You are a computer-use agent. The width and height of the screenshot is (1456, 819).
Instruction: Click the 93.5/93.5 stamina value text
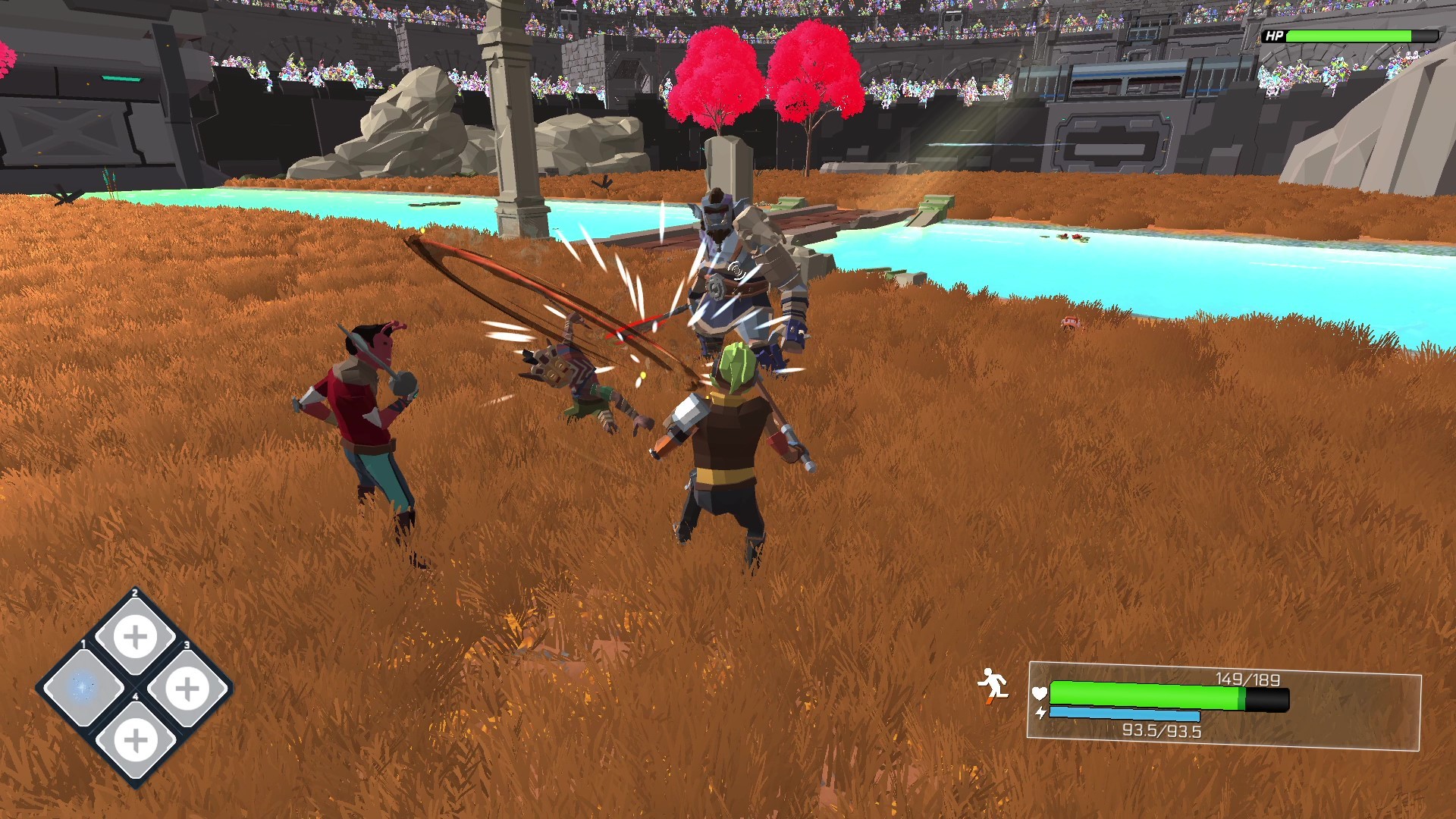(x=1162, y=730)
